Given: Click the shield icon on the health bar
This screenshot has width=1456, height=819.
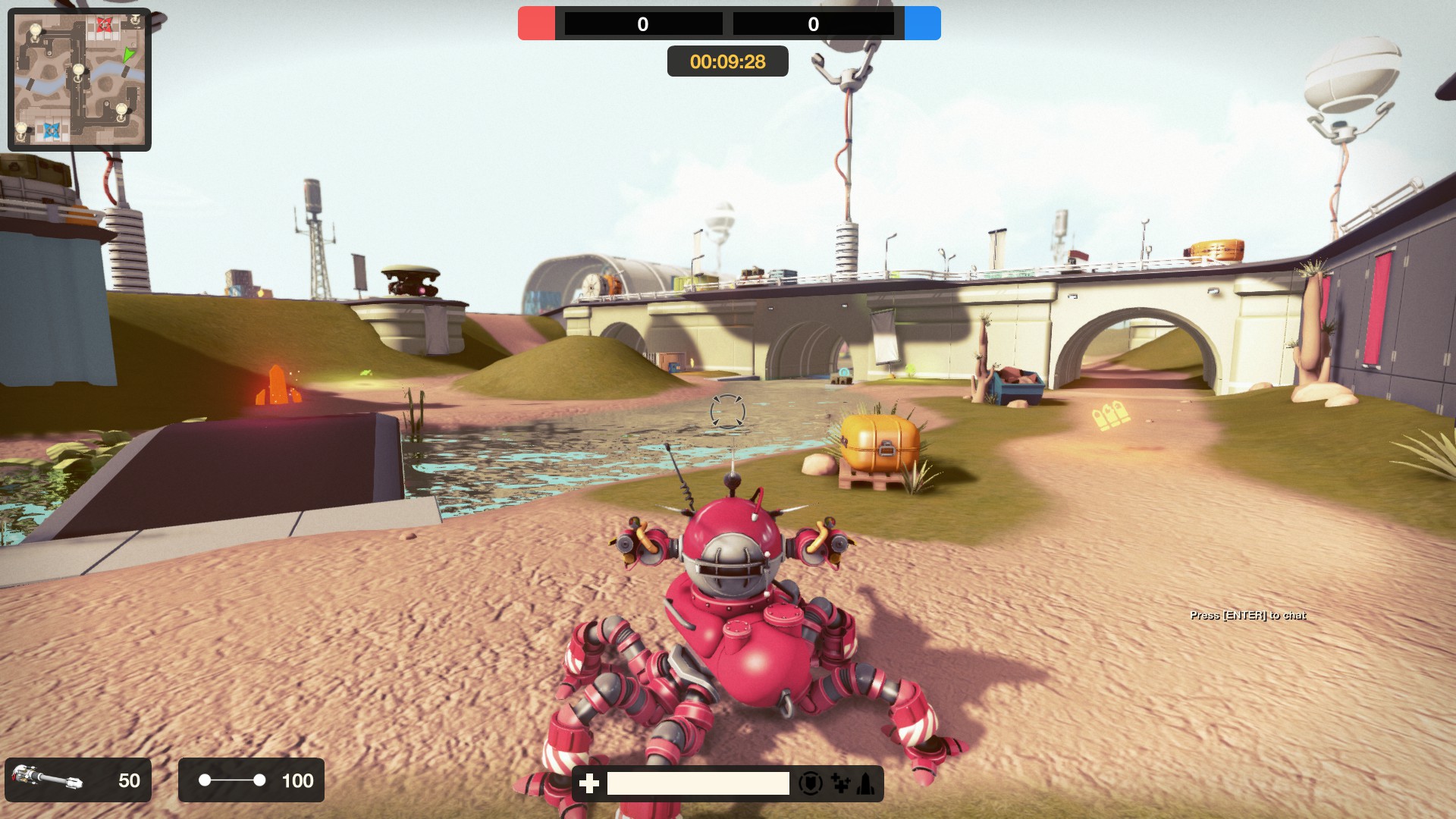Looking at the screenshot, I should click(811, 784).
